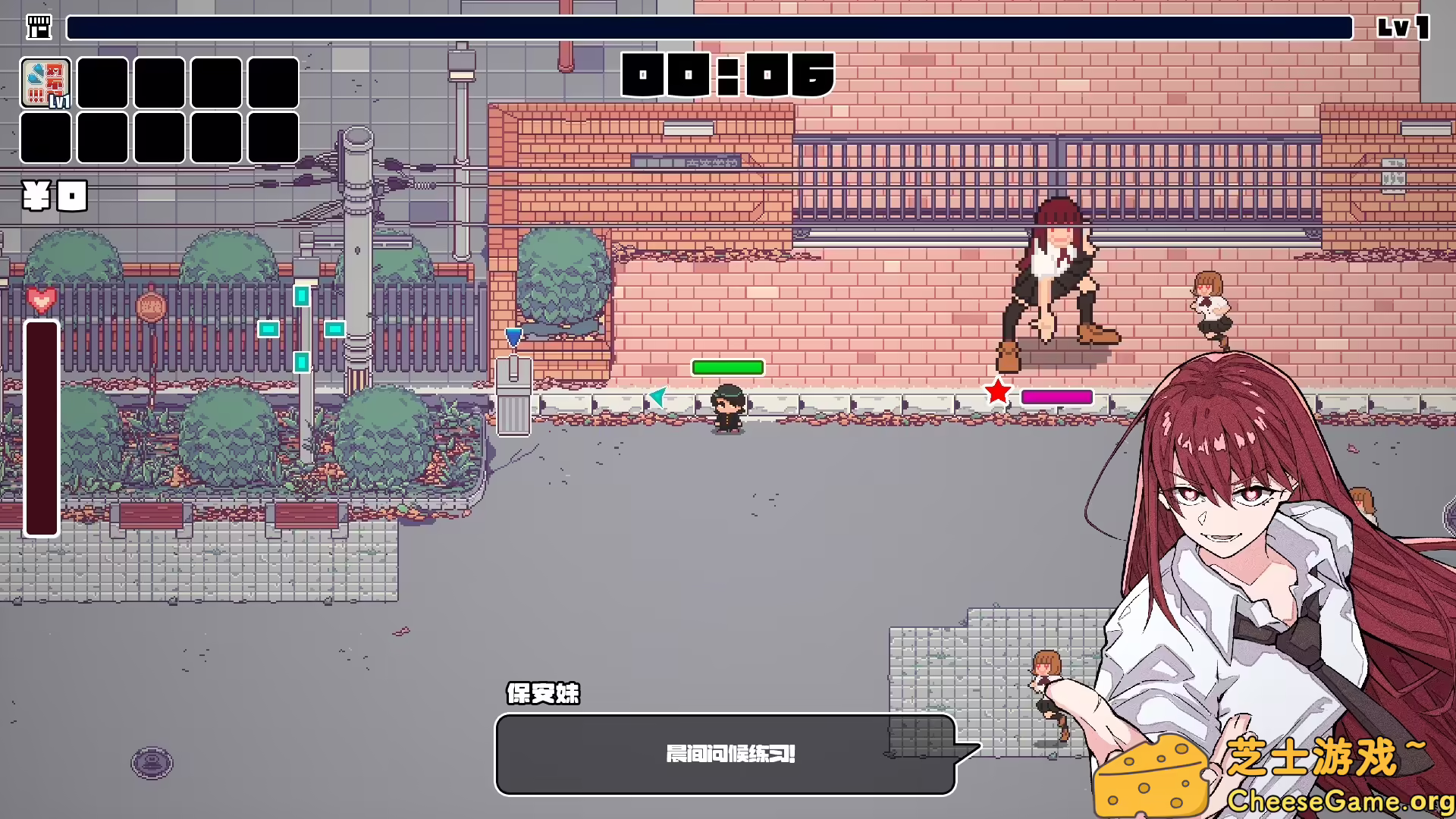Open the shop via the storefront icon

[39, 27]
